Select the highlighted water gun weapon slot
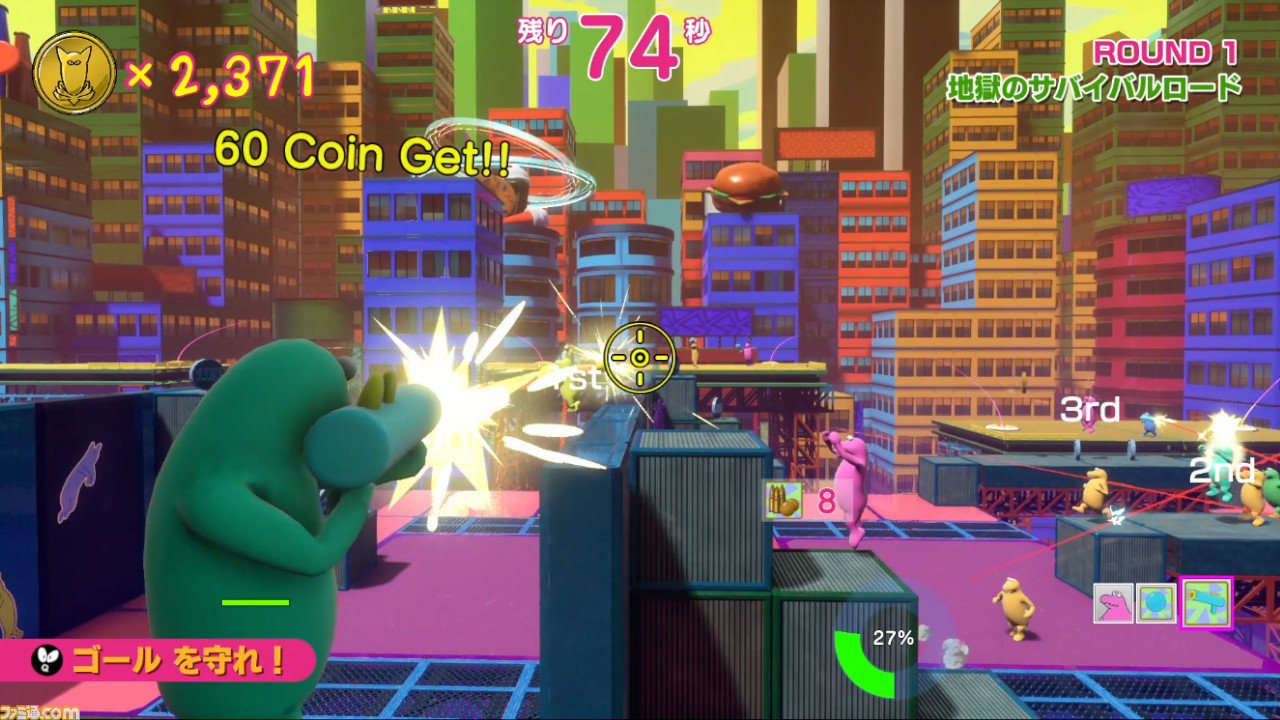1280x720 pixels. (x=1205, y=605)
